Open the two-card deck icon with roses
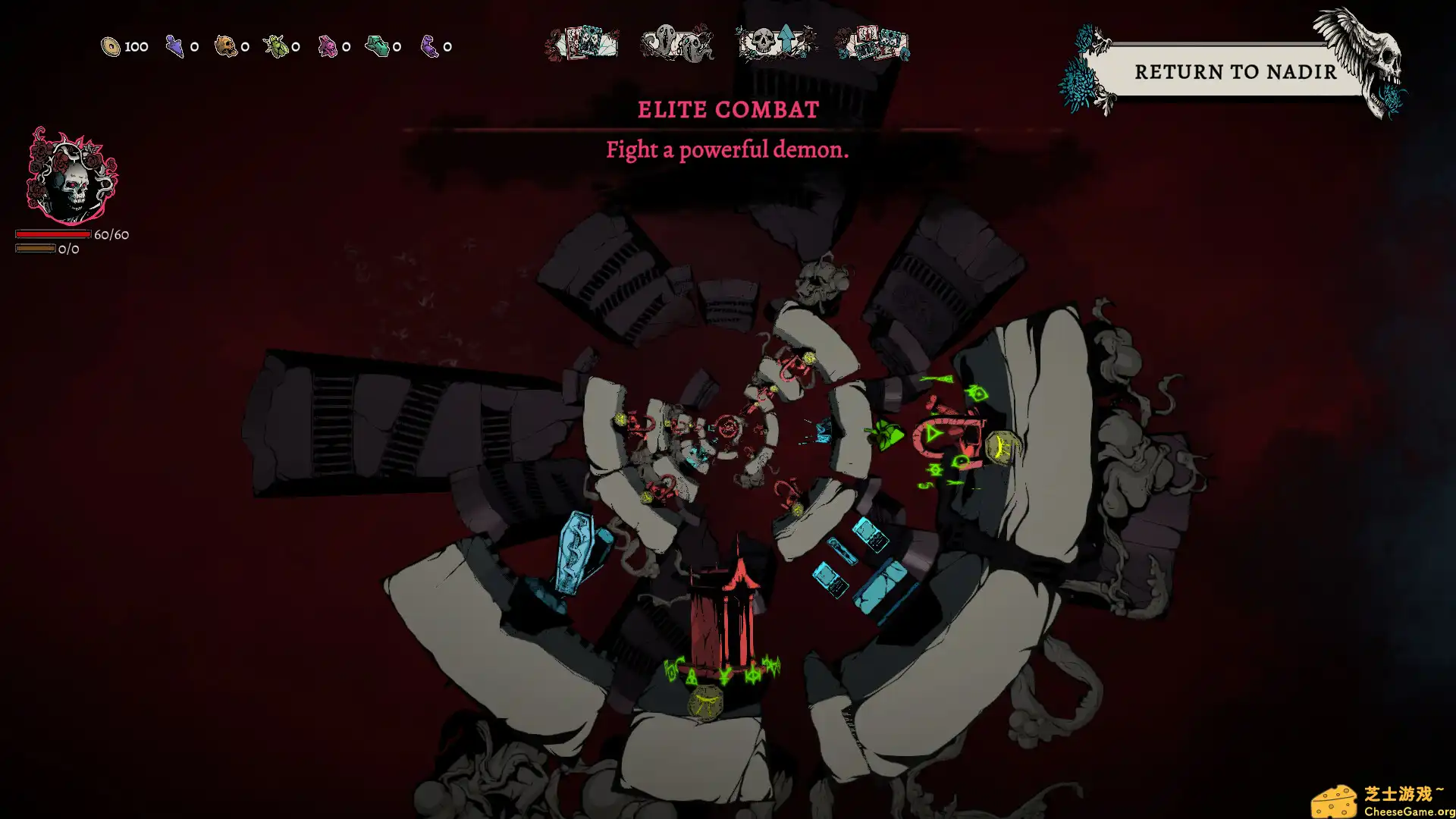 point(582,43)
